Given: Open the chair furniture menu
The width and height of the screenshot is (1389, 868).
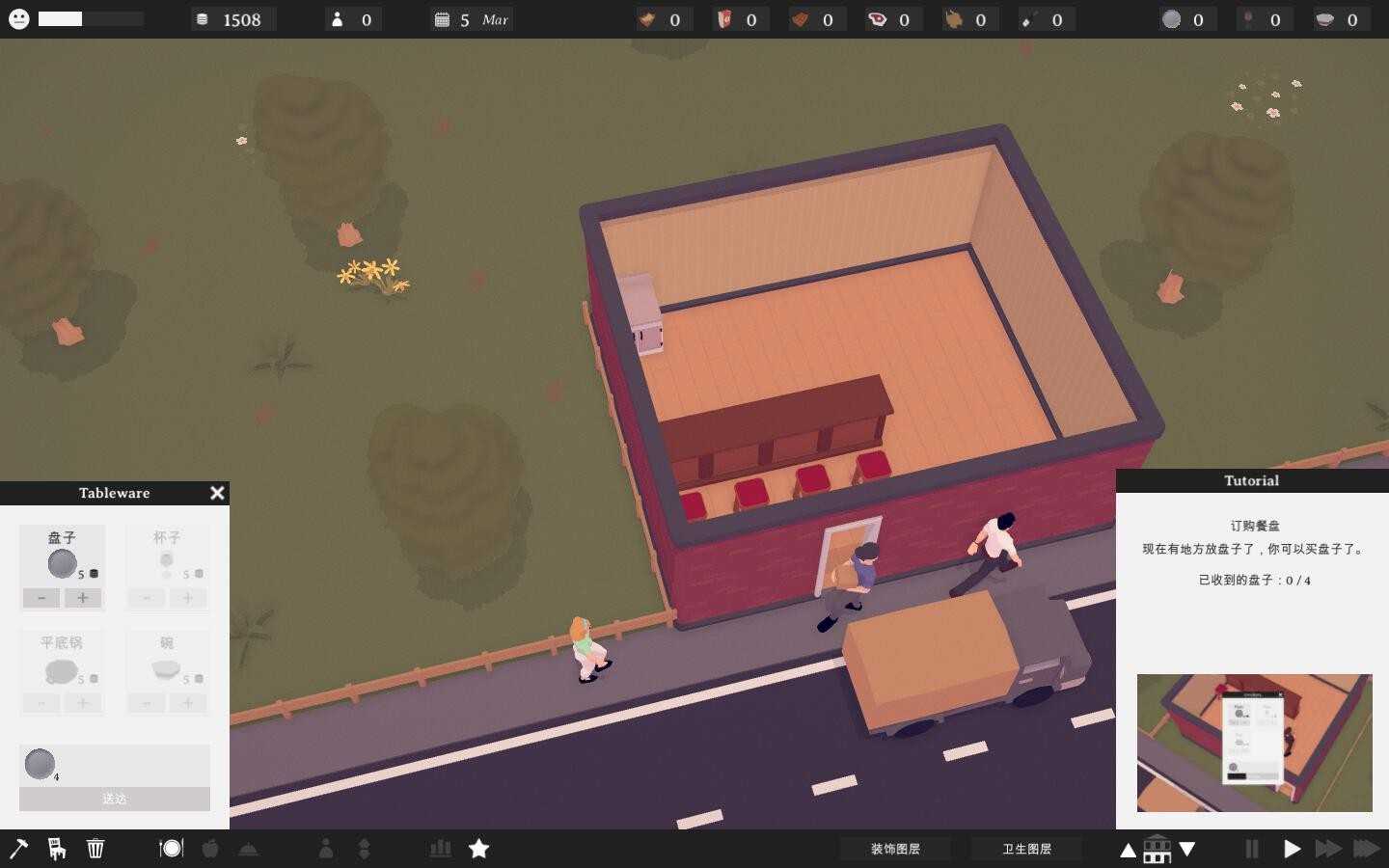Looking at the screenshot, I should click(x=57, y=849).
